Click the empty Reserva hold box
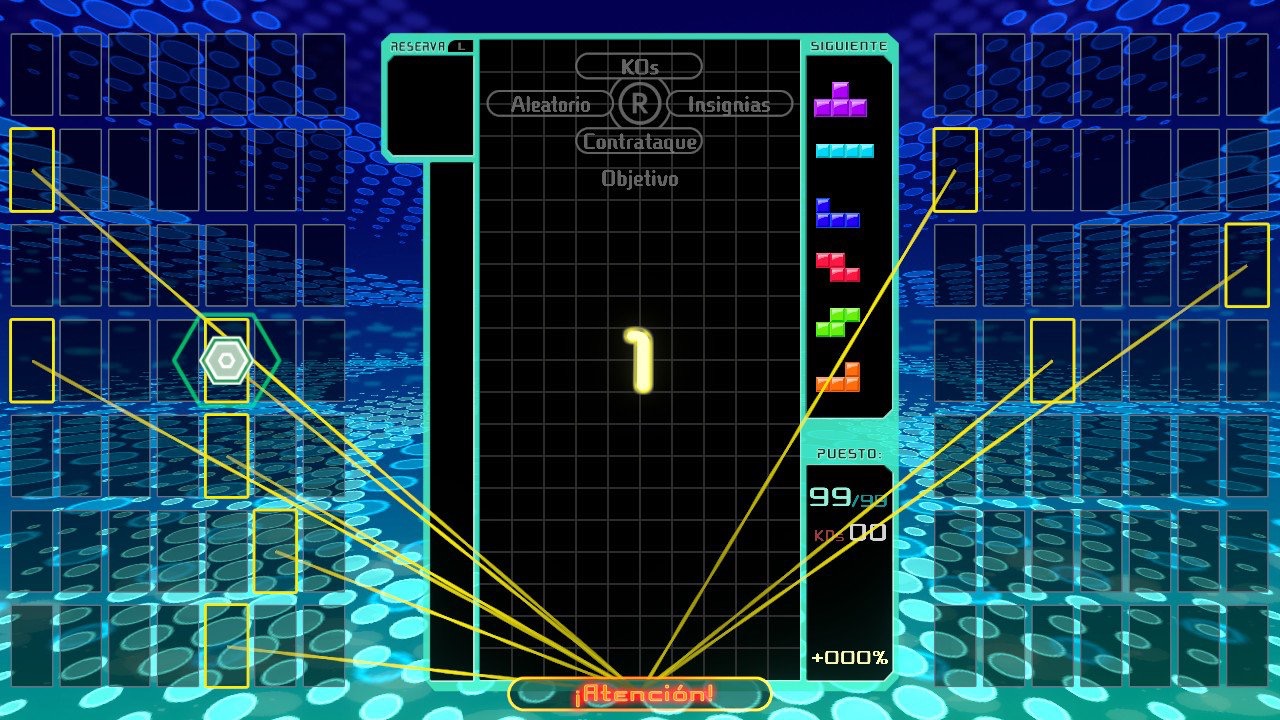Screen dimensions: 1280x720 [x=429, y=105]
